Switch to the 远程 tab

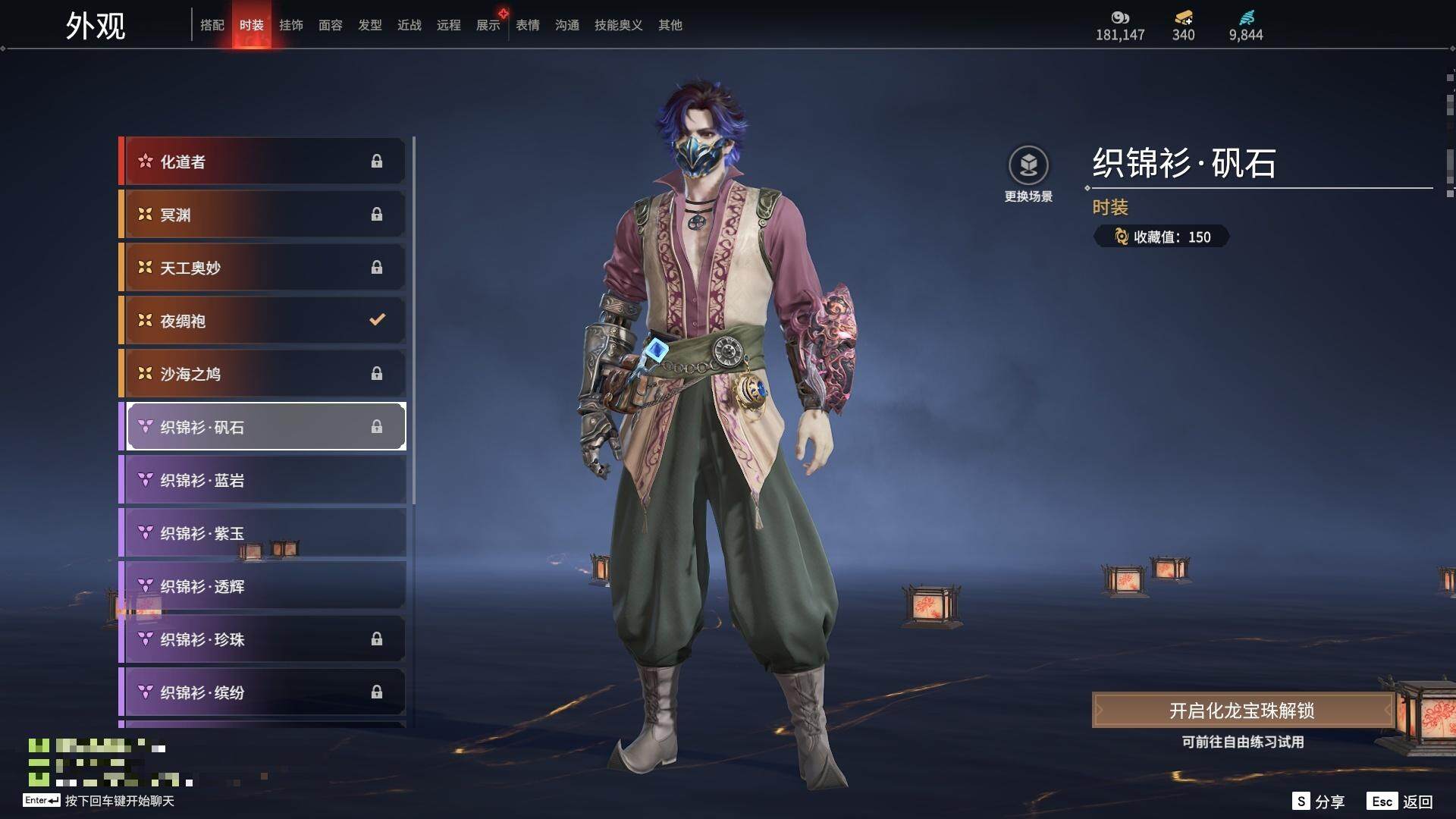pyautogui.click(x=448, y=25)
